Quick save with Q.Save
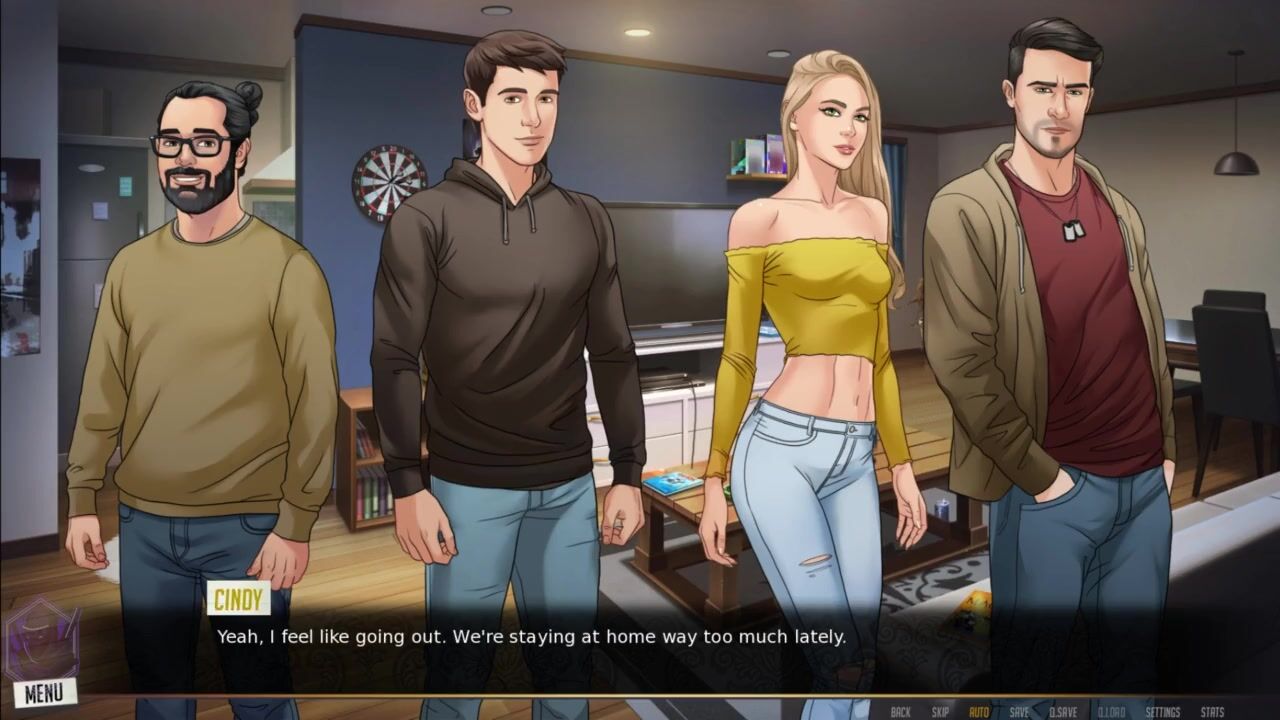Image resolution: width=1280 pixels, height=720 pixels. click(x=1063, y=712)
